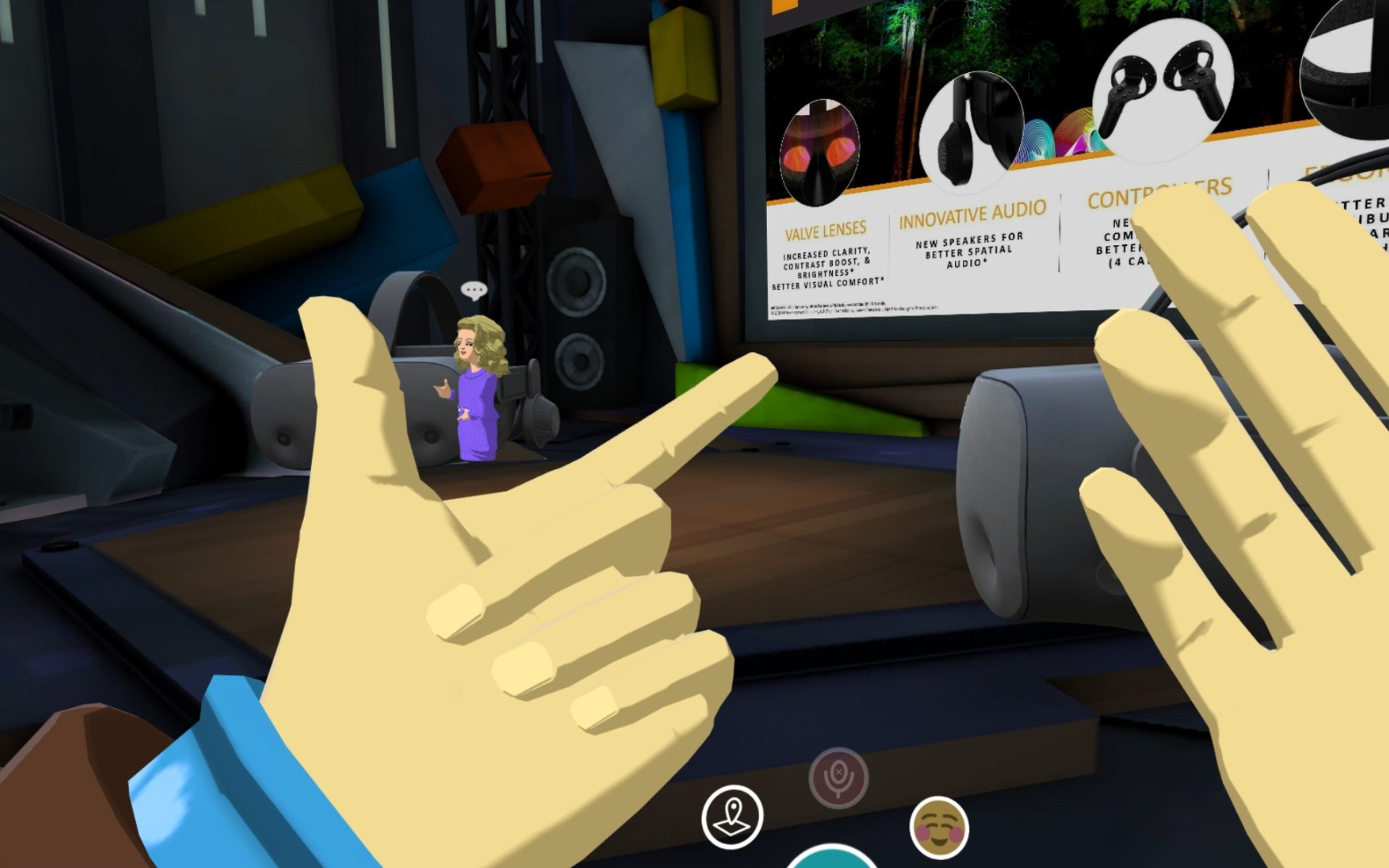Toggle the muted microphone button
The image size is (1389, 868).
pos(838,777)
